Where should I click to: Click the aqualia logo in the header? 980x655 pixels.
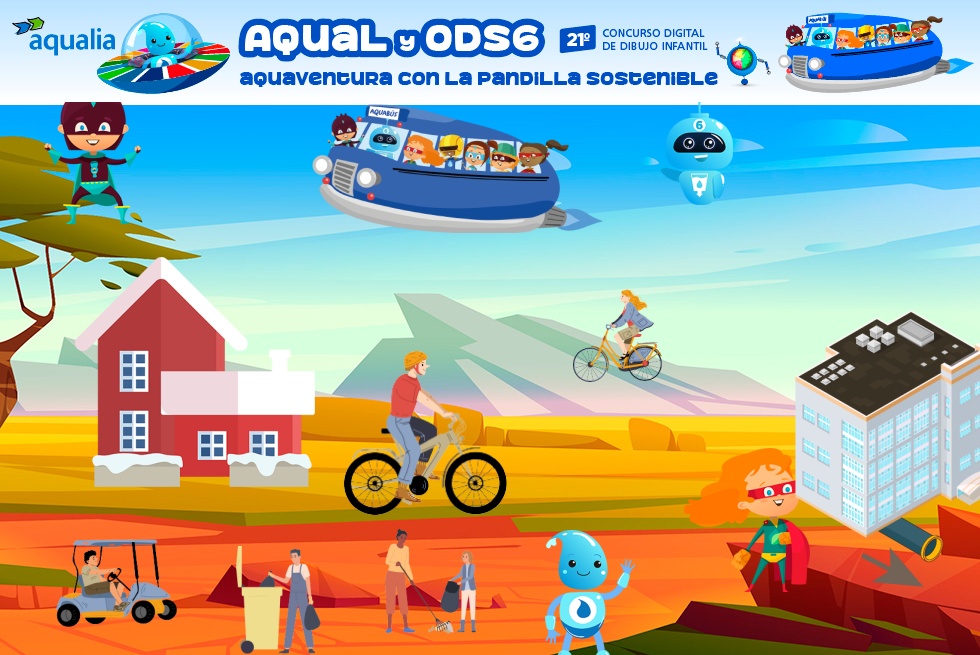(64, 37)
